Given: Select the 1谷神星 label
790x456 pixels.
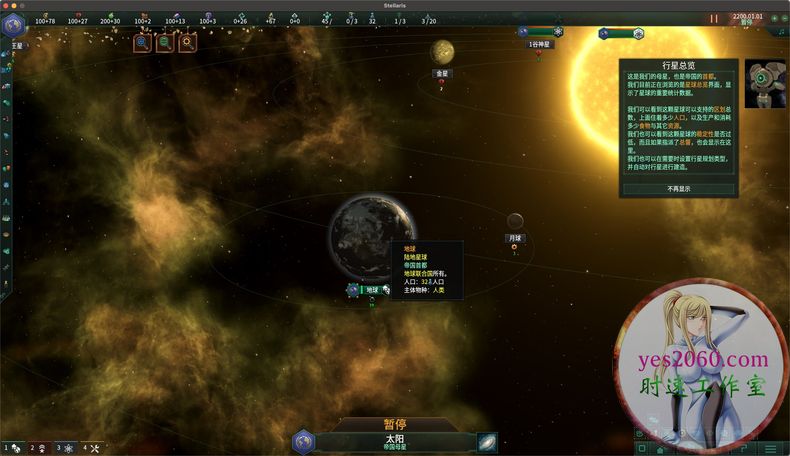Looking at the screenshot, I should pos(539,45).
